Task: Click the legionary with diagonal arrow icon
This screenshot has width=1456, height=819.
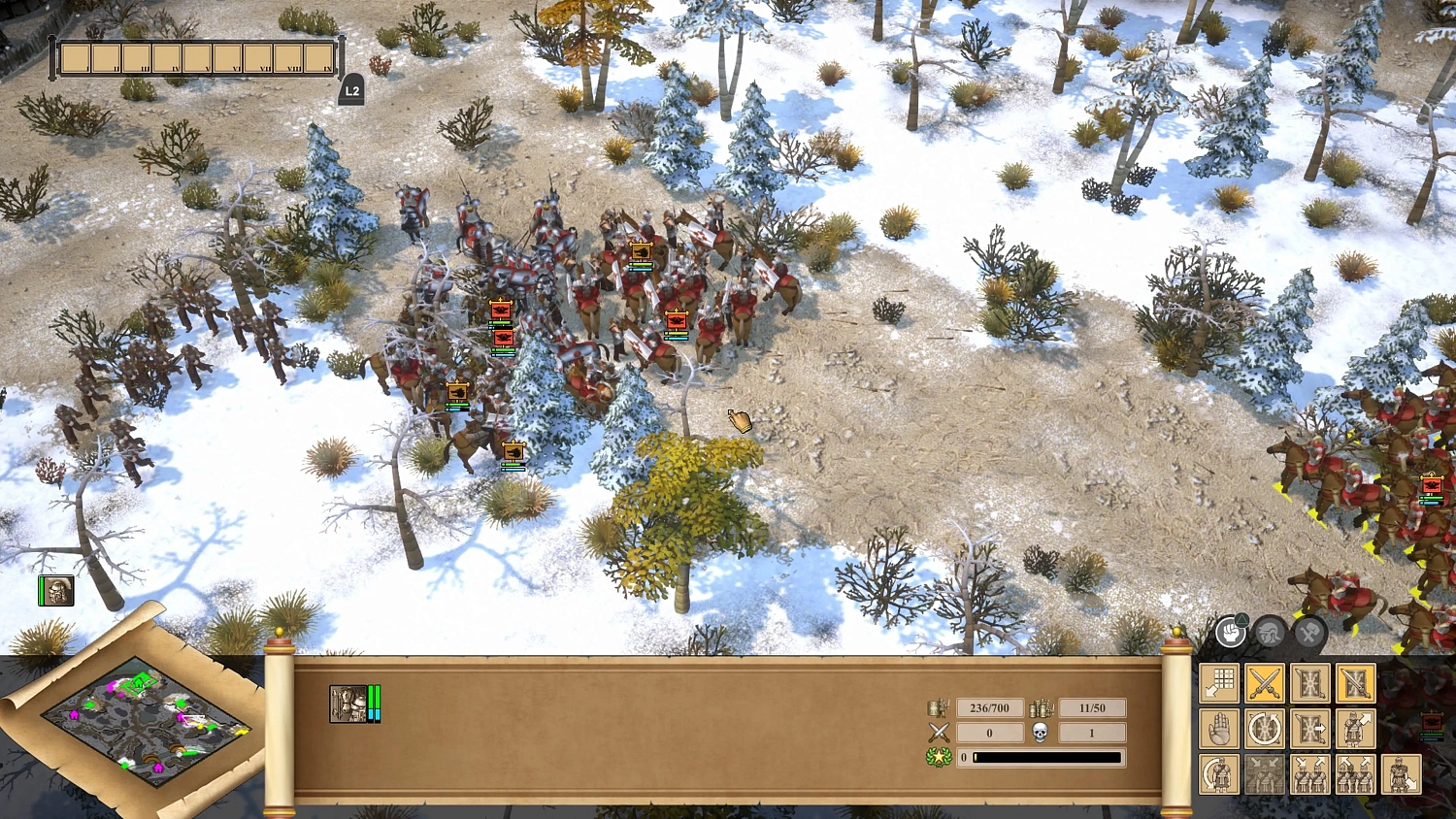Action: [x=1356, y=729]
